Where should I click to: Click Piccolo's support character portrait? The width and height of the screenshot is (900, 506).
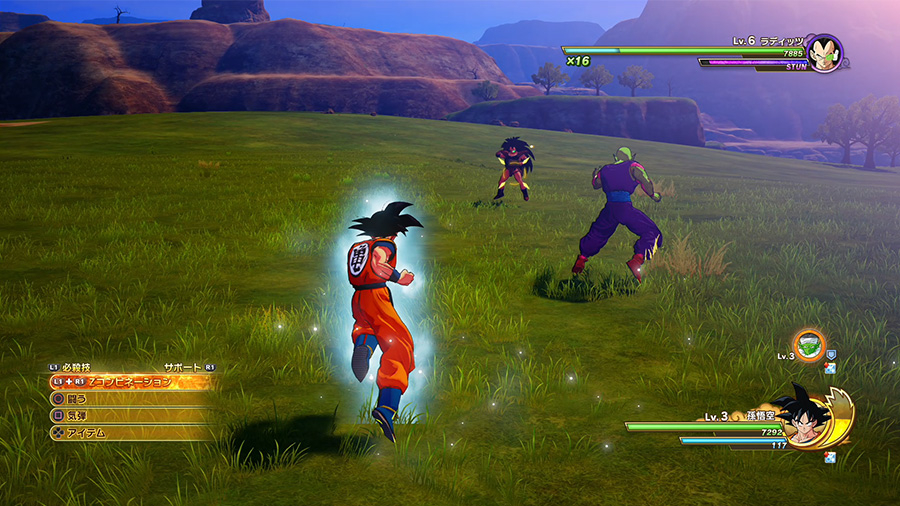click(809, 345)
